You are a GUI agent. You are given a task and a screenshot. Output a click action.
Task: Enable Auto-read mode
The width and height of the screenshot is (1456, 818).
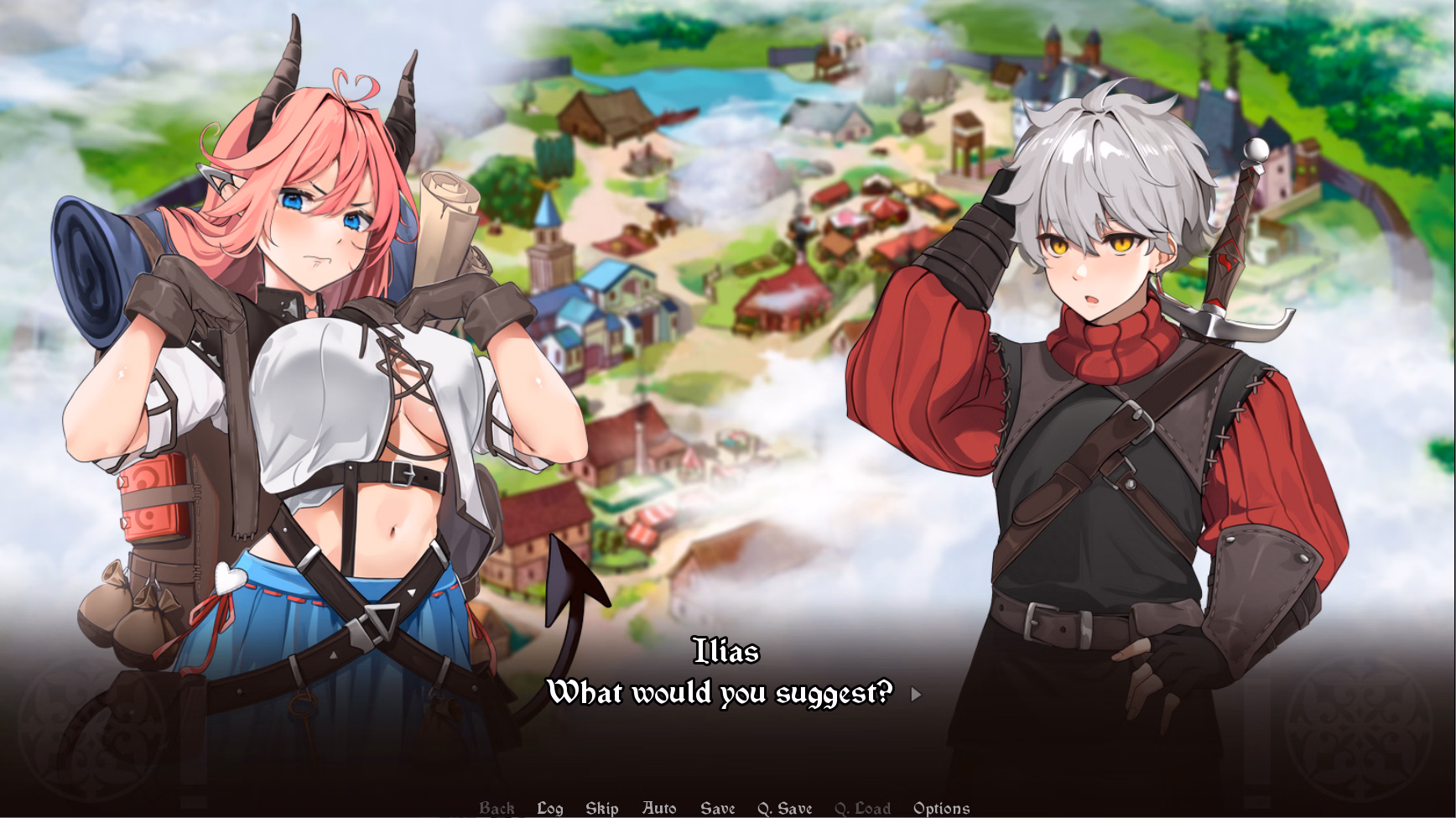click(659, 808)
